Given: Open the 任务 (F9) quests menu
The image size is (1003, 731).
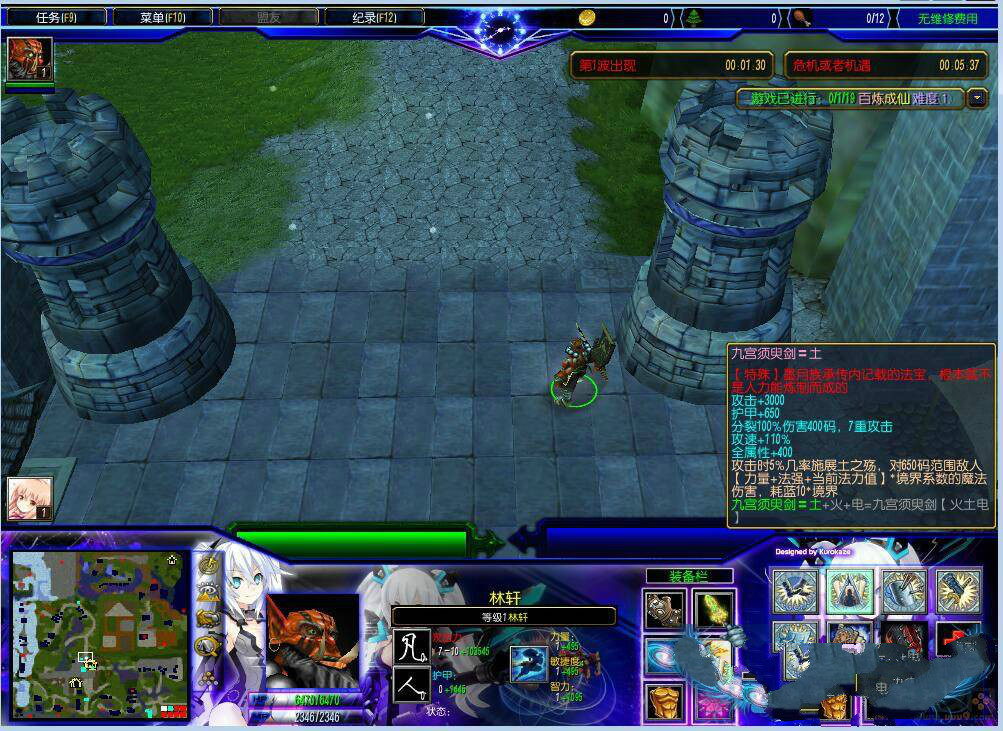Looking at the screenshot, I should (x=56, y=18).
